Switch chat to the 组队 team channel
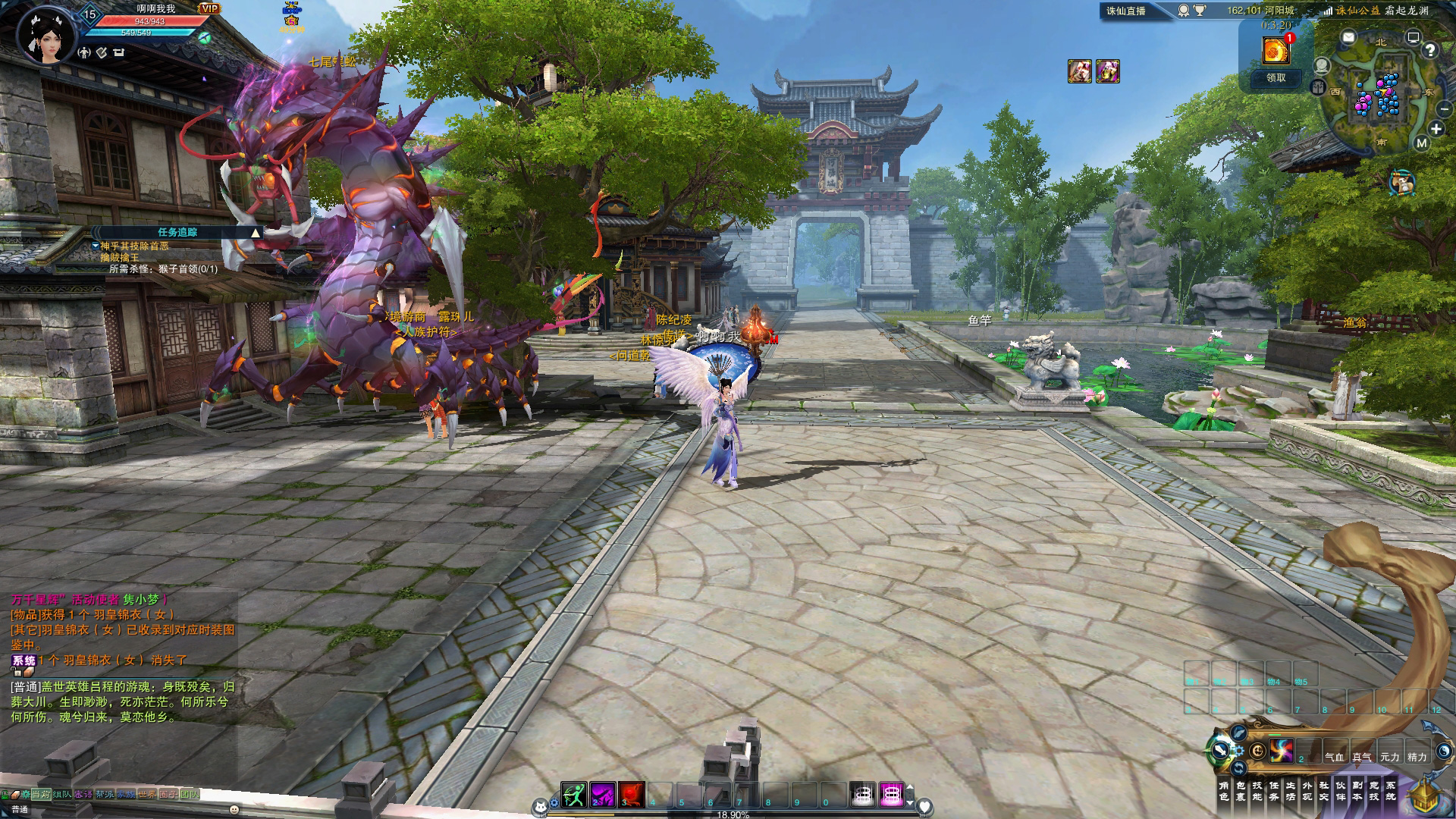Viewport: 1456px width, 819px height. point(61,794)
